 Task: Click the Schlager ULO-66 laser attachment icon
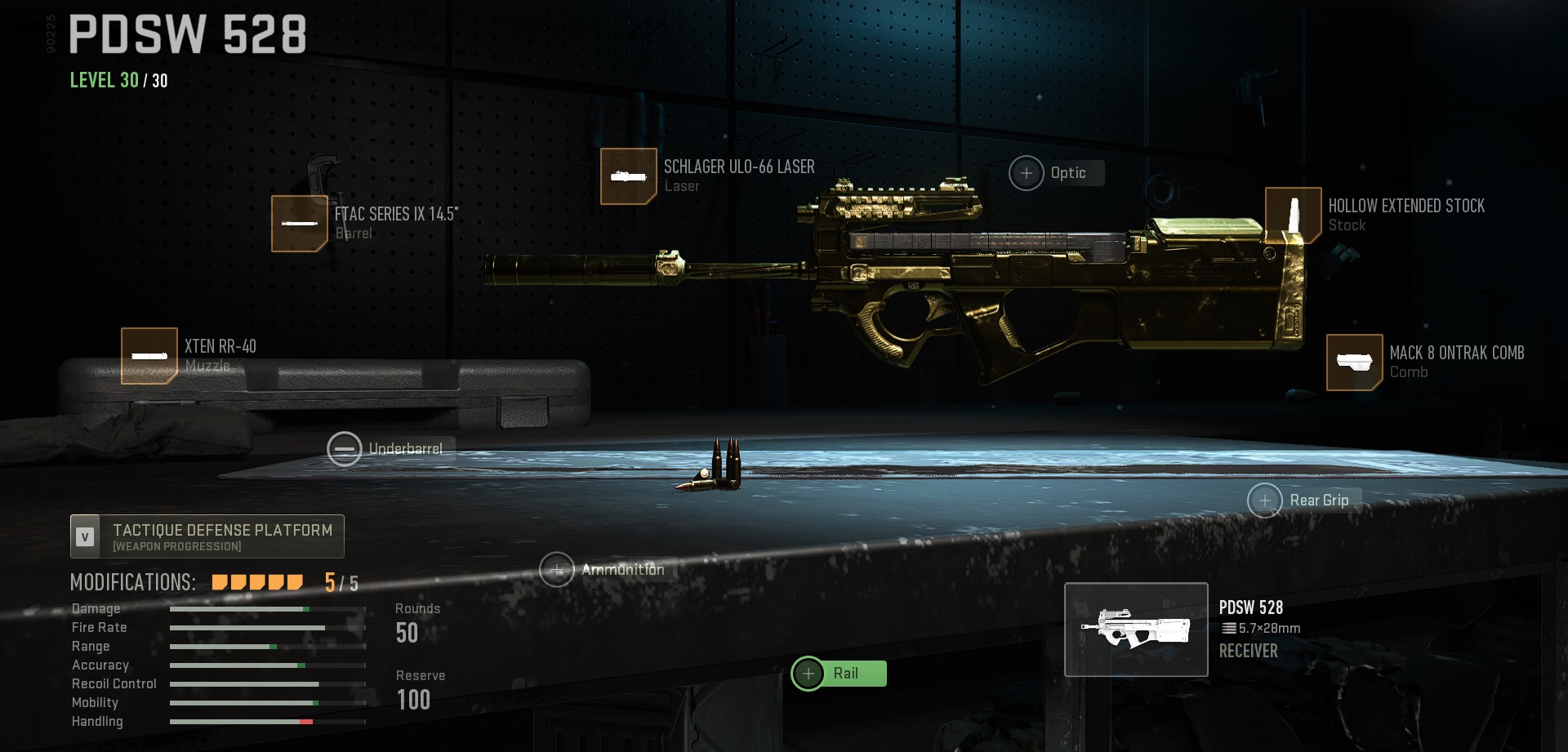(x=628, y=175)
